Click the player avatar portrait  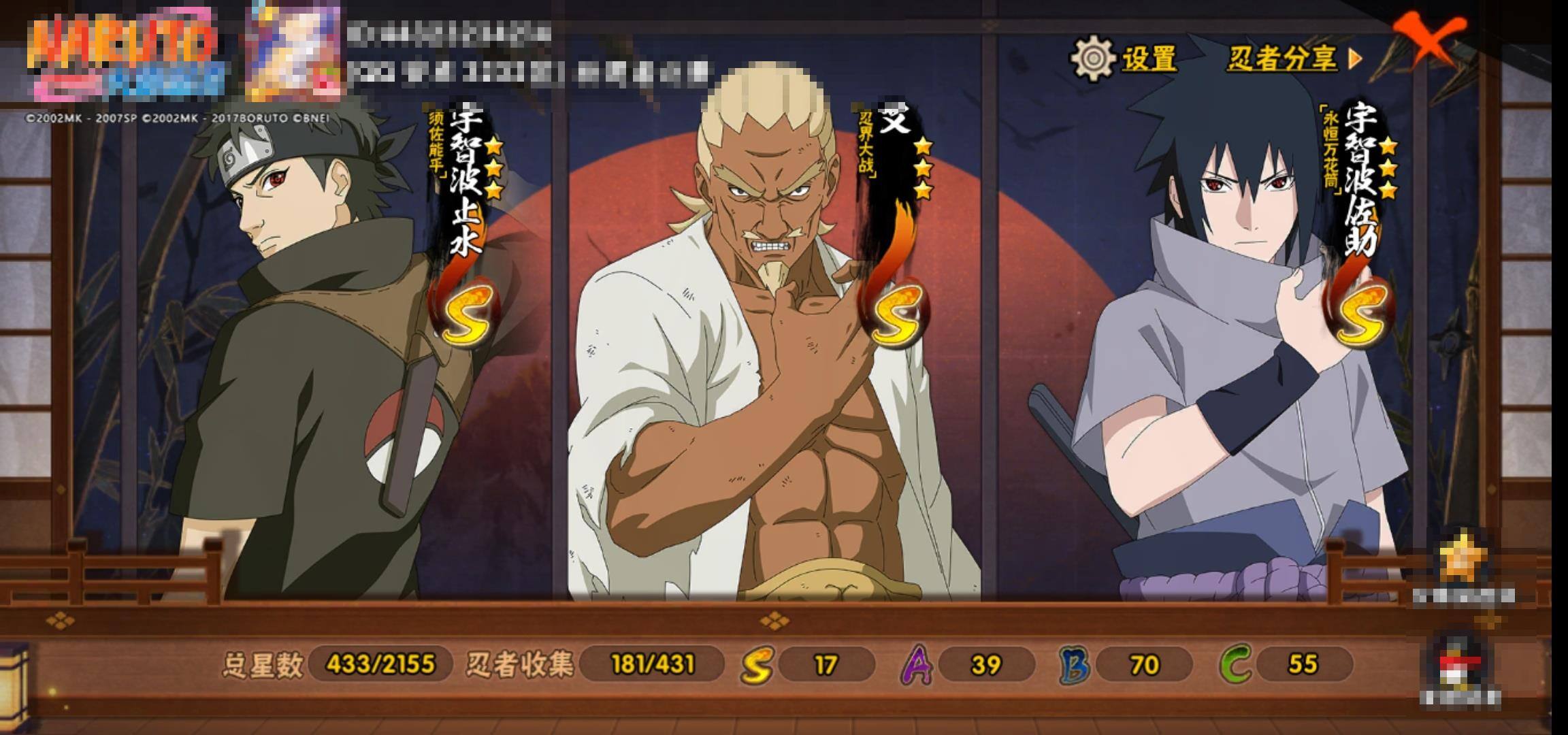click(295, 51)
